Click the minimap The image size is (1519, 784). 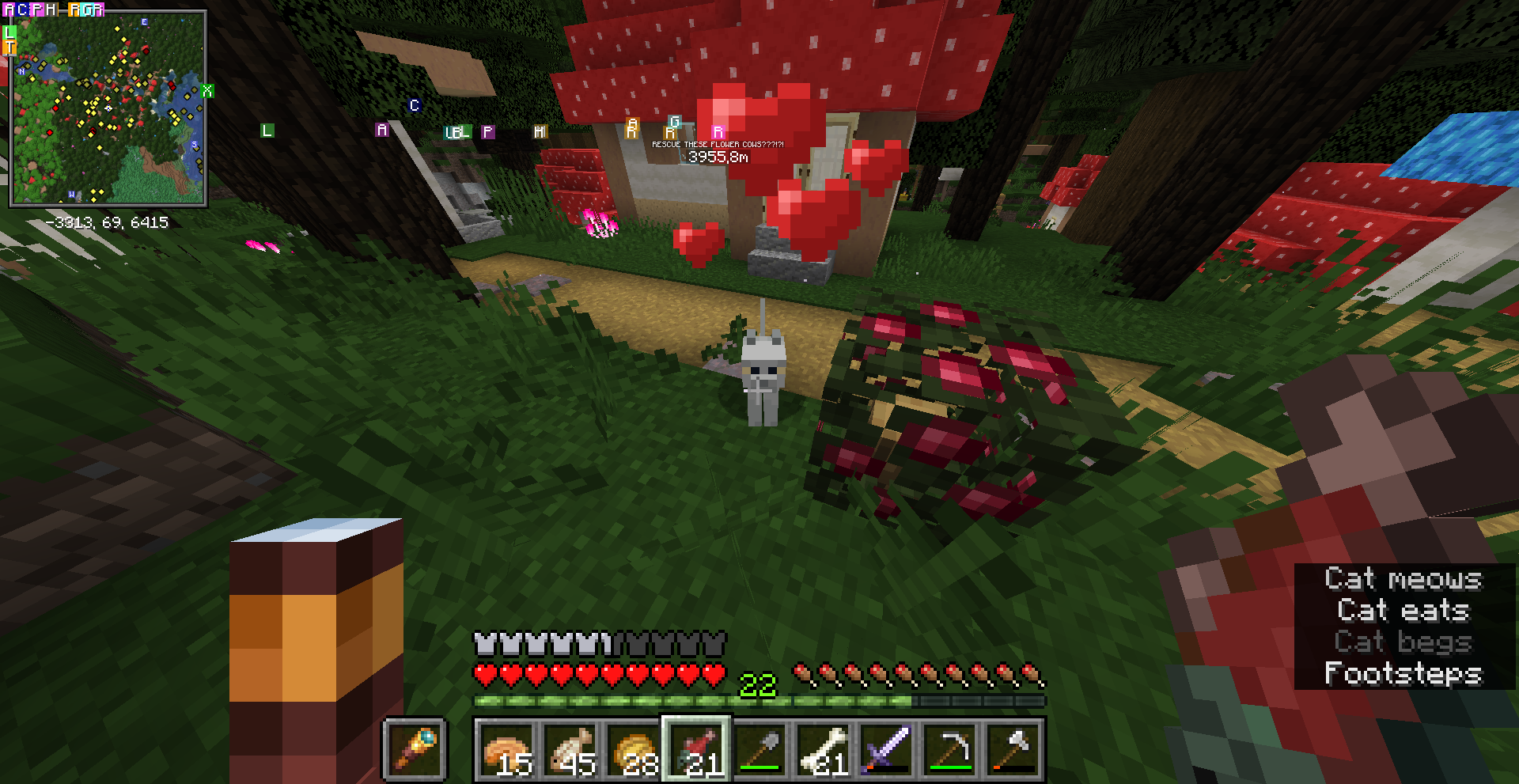108,108
